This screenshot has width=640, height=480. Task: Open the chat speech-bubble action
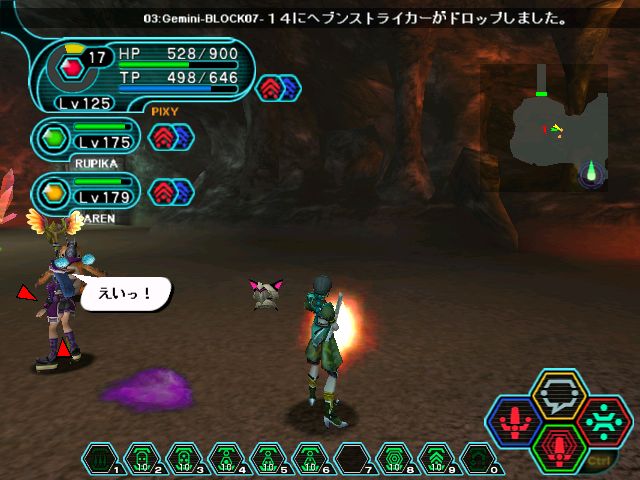[559, 395]
